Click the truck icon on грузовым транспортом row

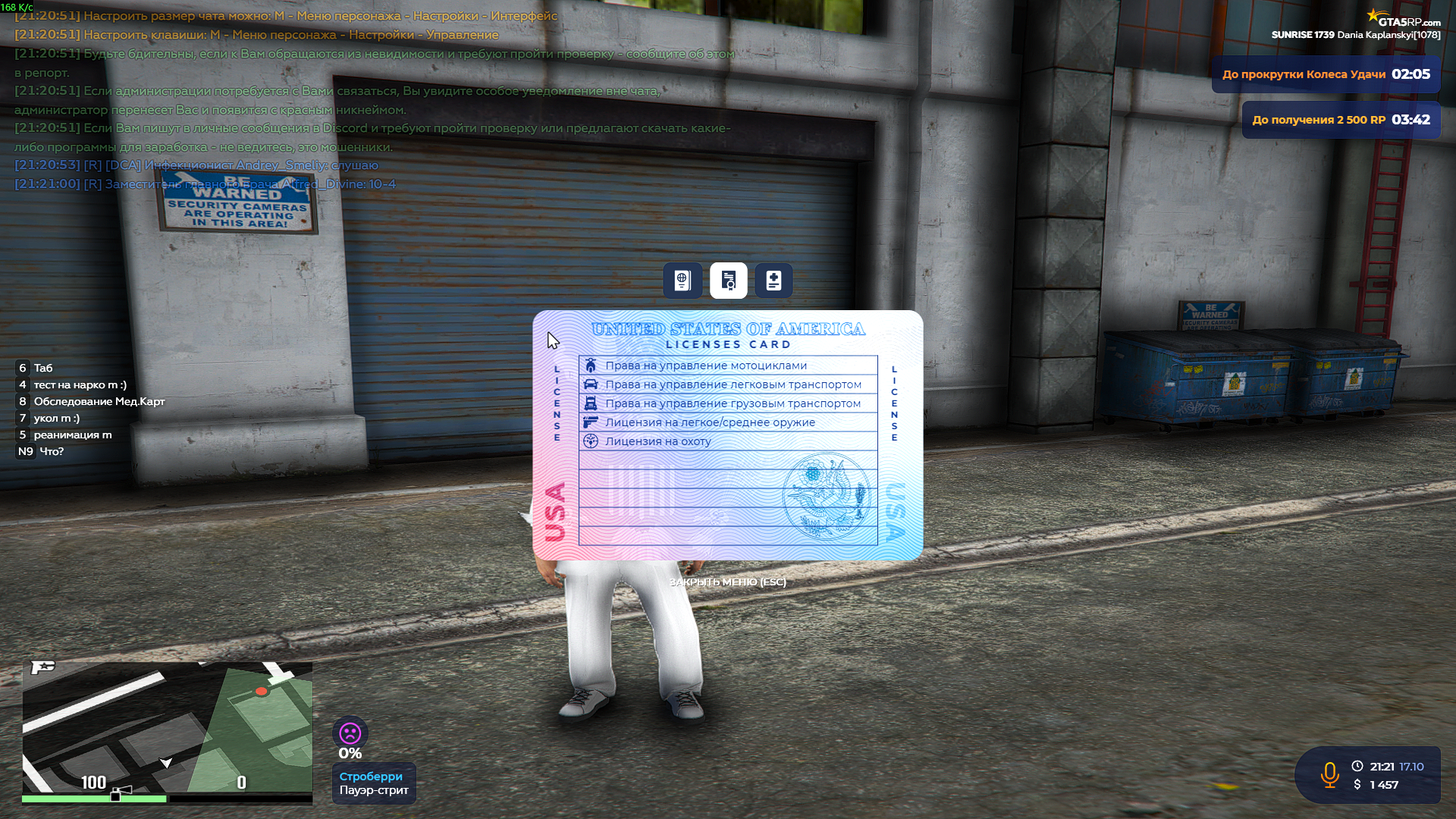[591, 403]
